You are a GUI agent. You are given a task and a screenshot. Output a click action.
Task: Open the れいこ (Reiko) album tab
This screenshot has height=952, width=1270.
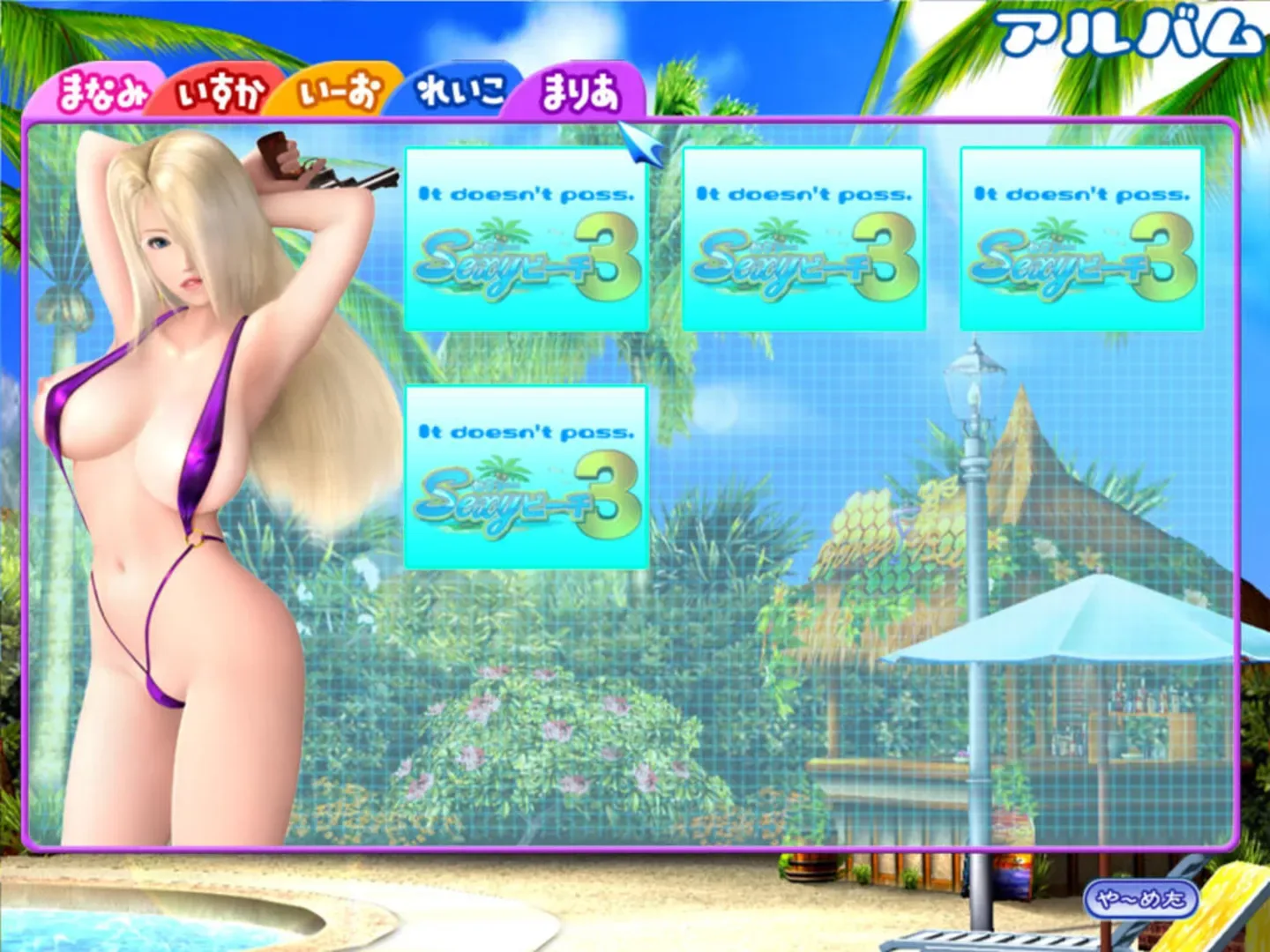(459, 91)
